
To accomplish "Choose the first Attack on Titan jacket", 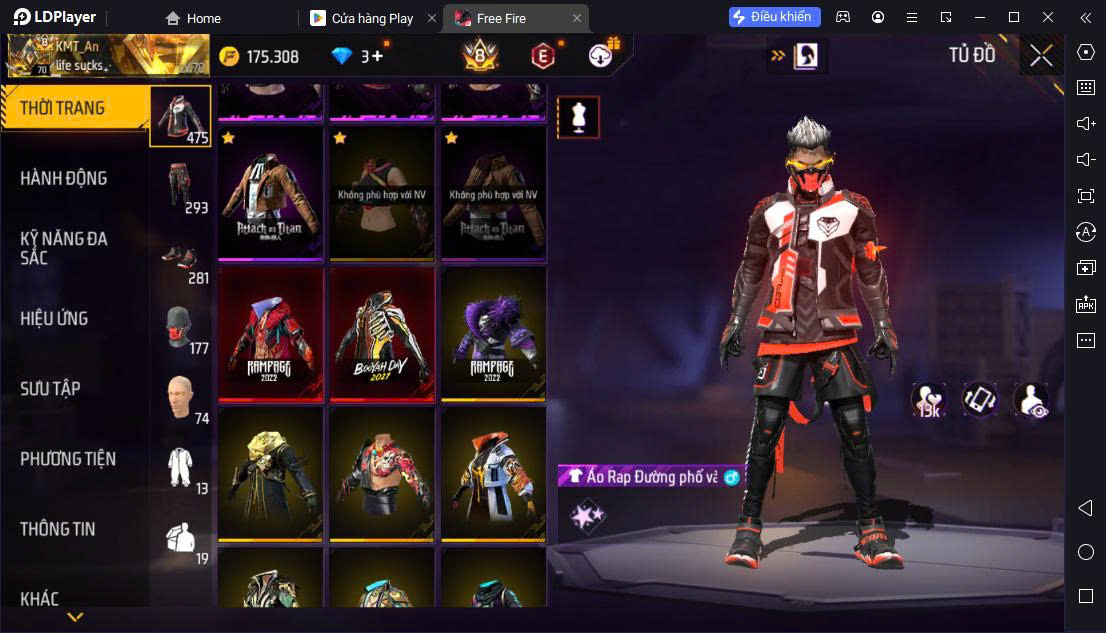I will pyautogui.click(x=272, y=192).
